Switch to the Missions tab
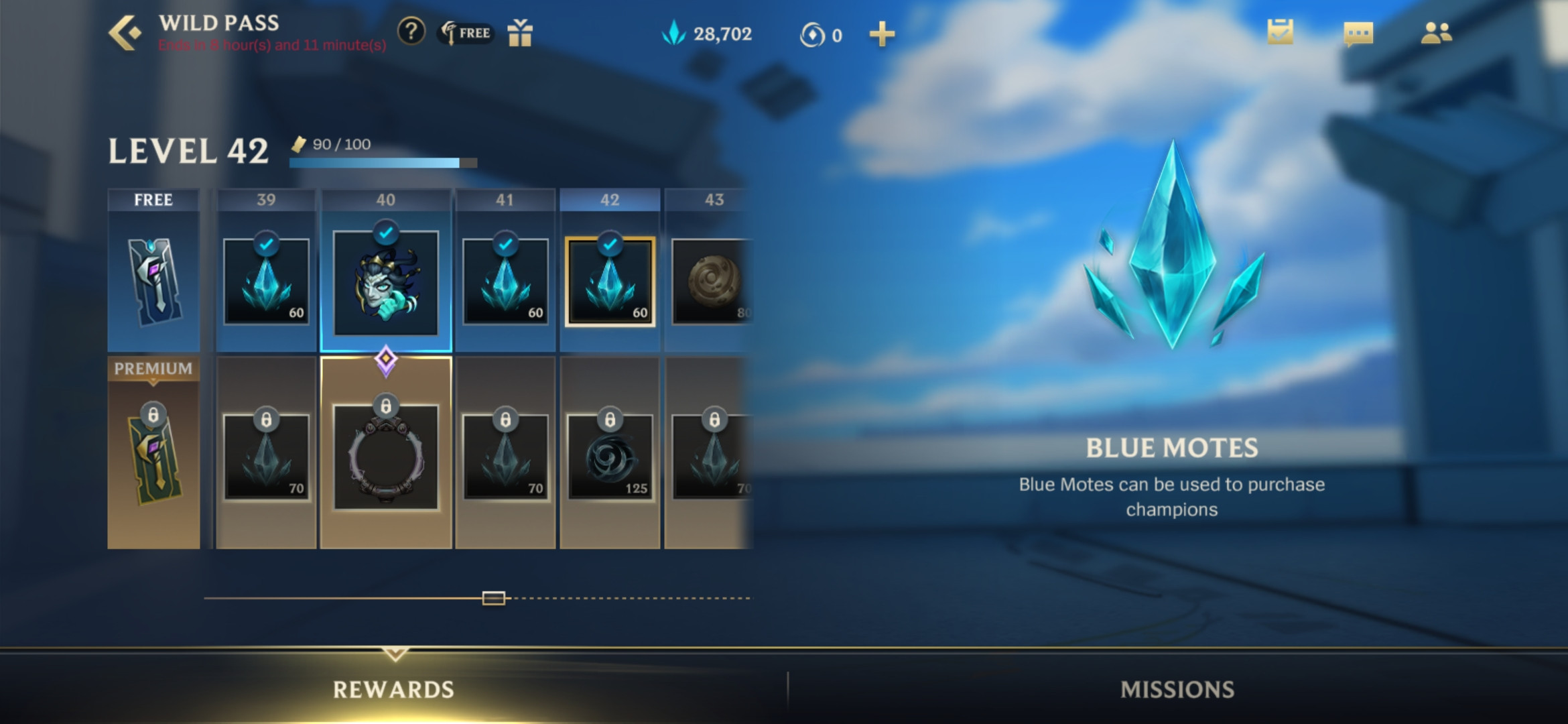The image size is (1568, 724). 1177,689
